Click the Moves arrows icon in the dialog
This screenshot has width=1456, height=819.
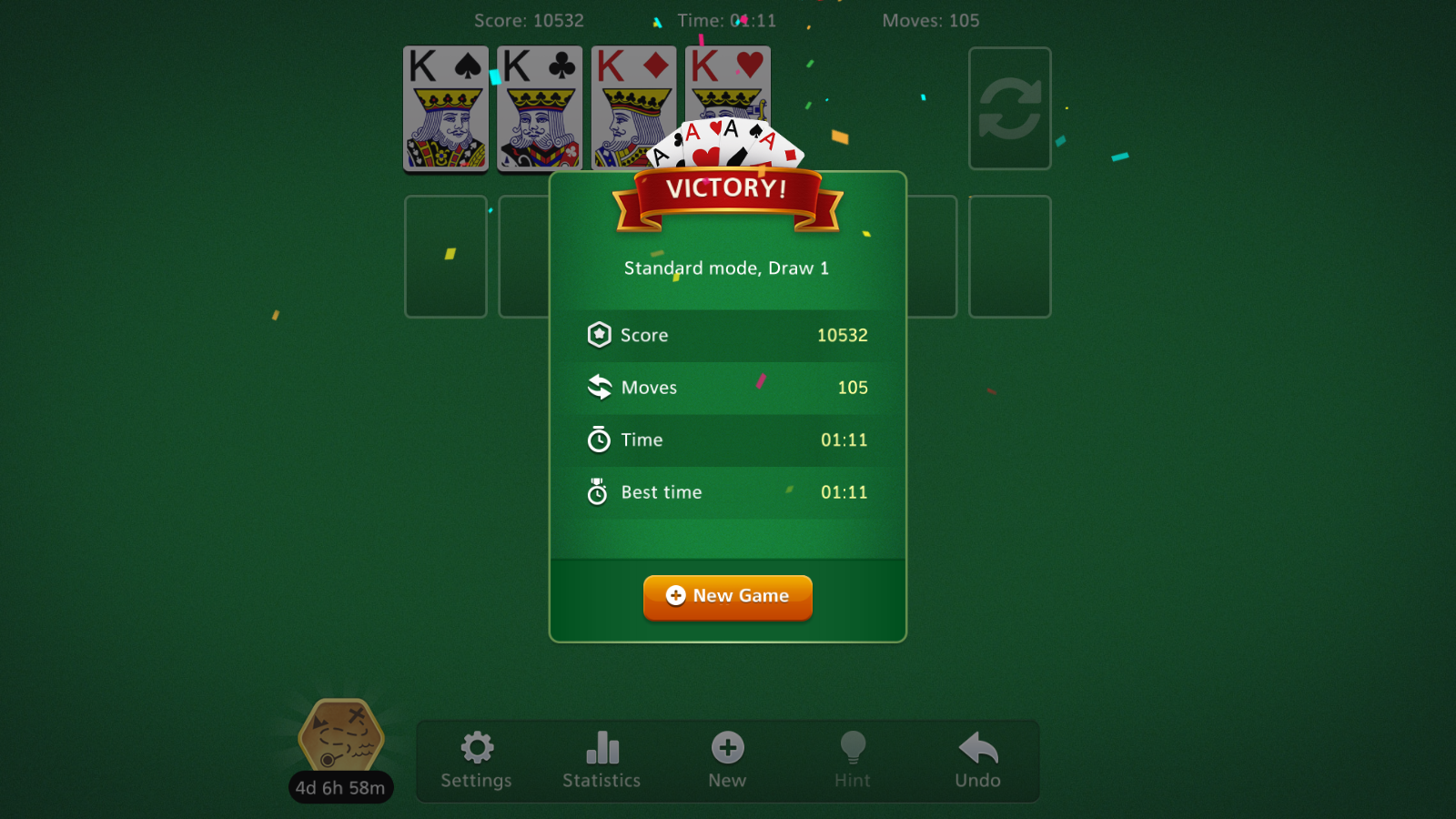click(x=599, y=387)
